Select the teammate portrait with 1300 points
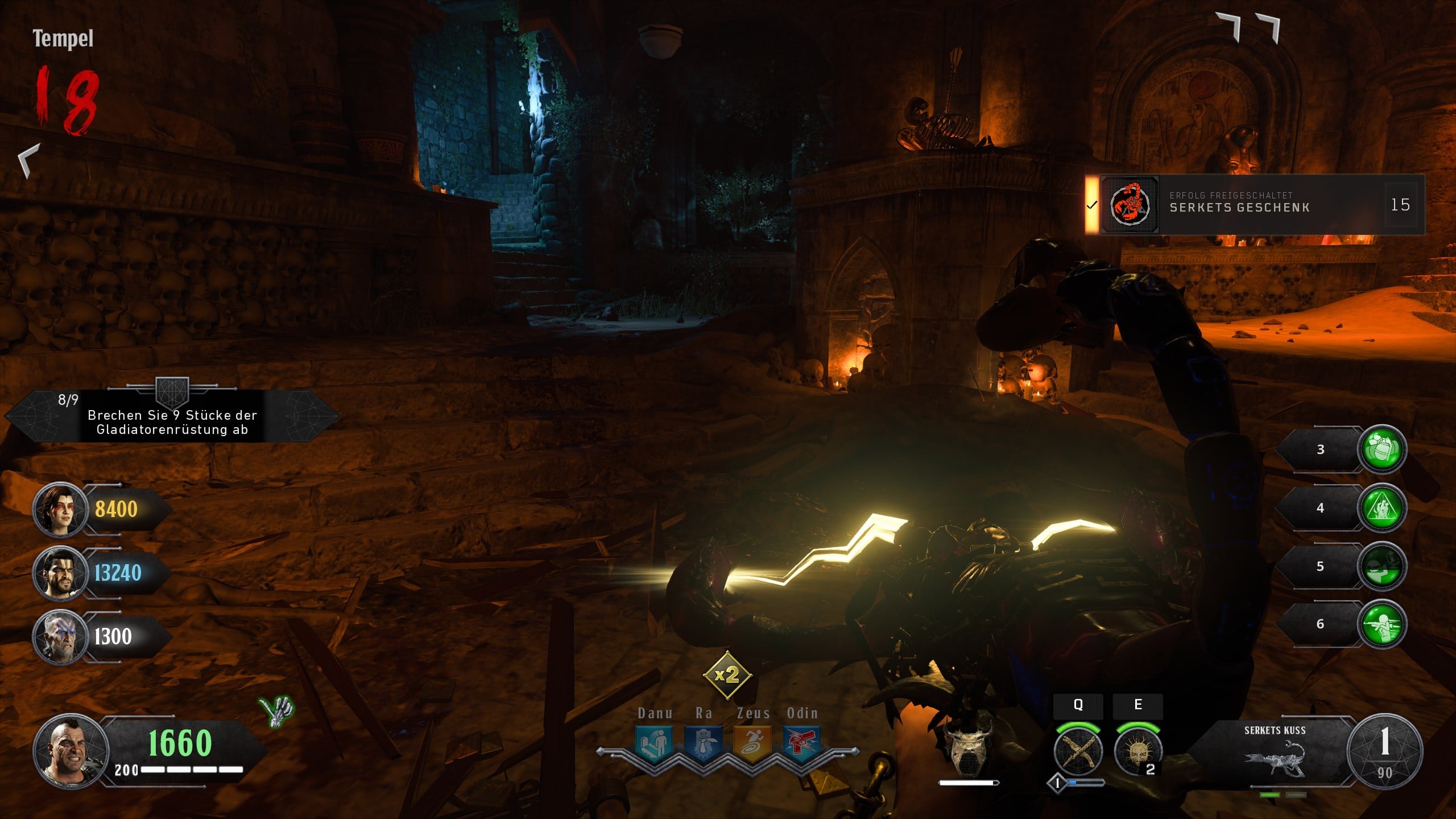The width and height of the screenshot is (1456, 819). (x=59, y=636)
